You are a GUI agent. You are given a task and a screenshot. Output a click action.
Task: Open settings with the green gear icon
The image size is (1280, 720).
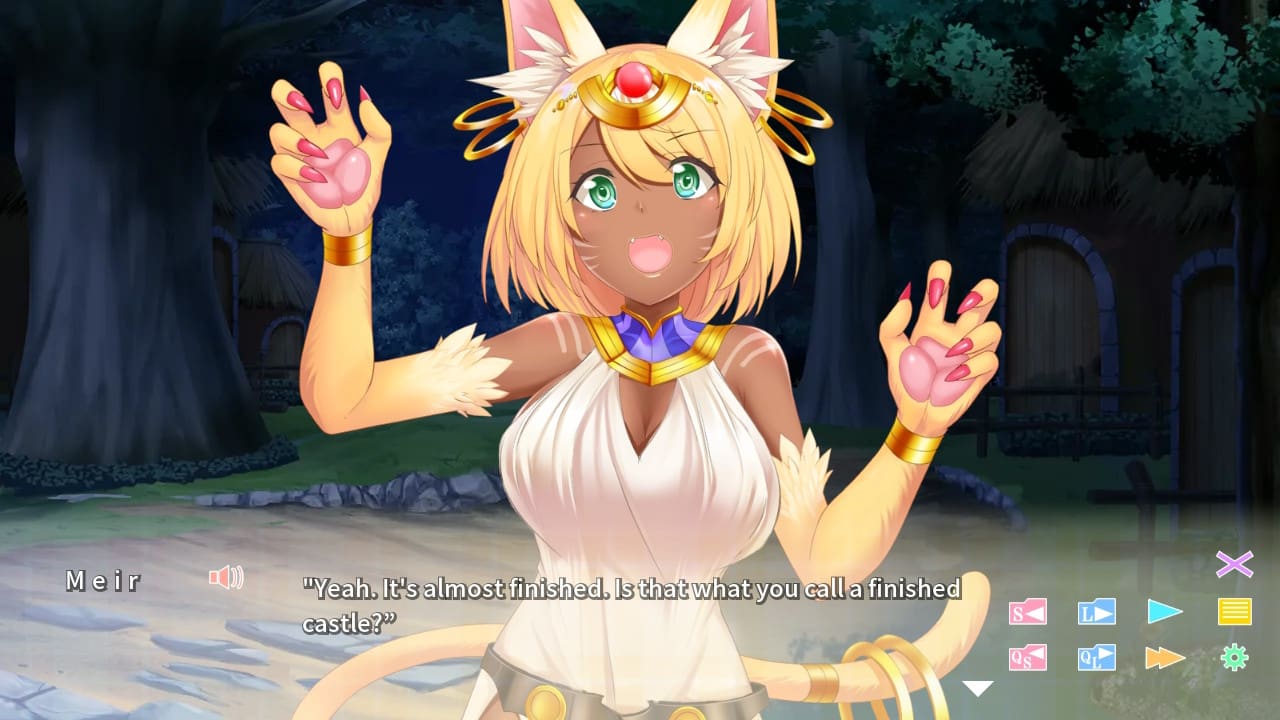pos(1237,658)
